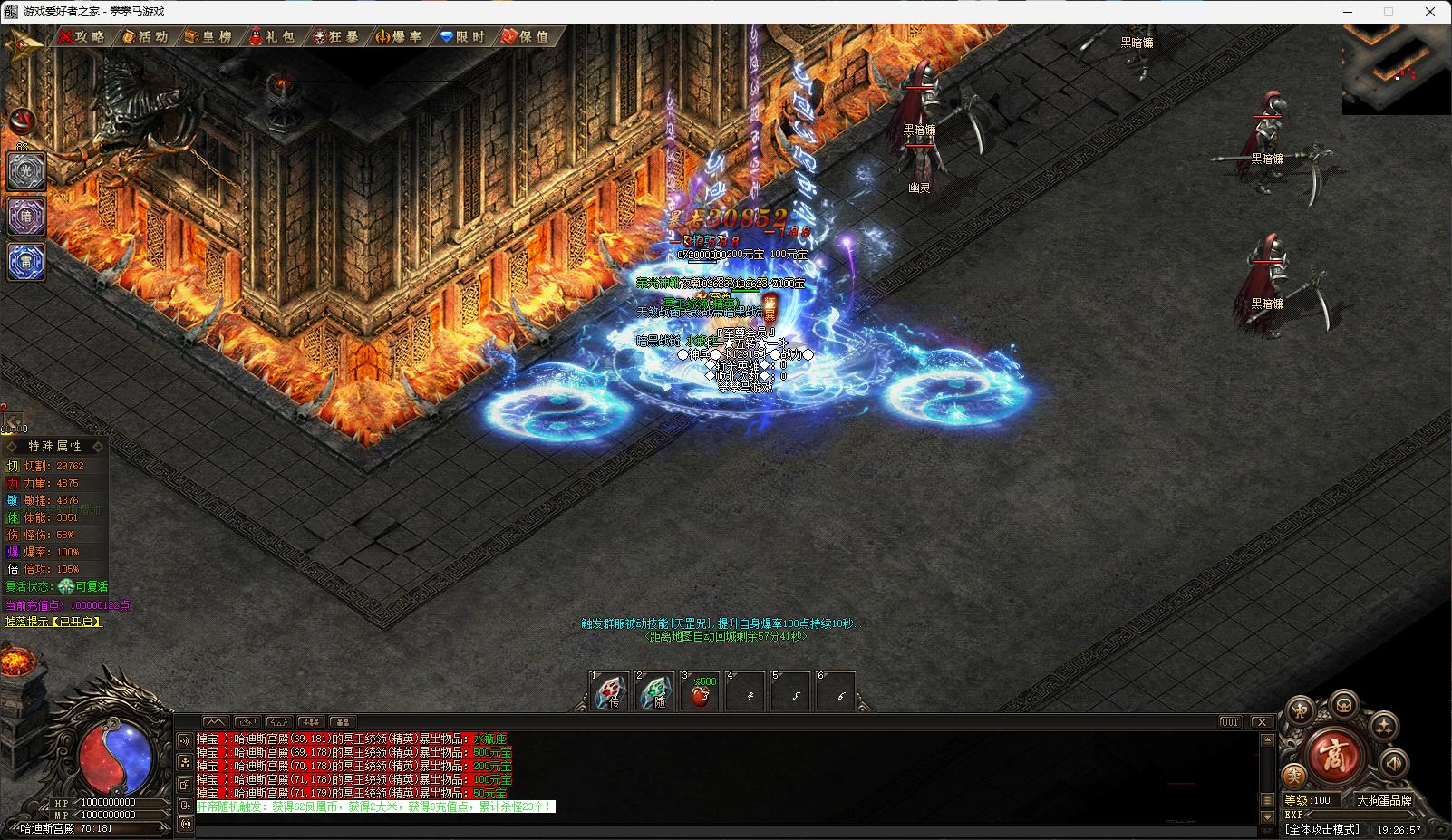The height and width of the screenshot is (840, 1452).
Task: Open the 礼包 gift pack menu
Action: (x=272, y=36)
